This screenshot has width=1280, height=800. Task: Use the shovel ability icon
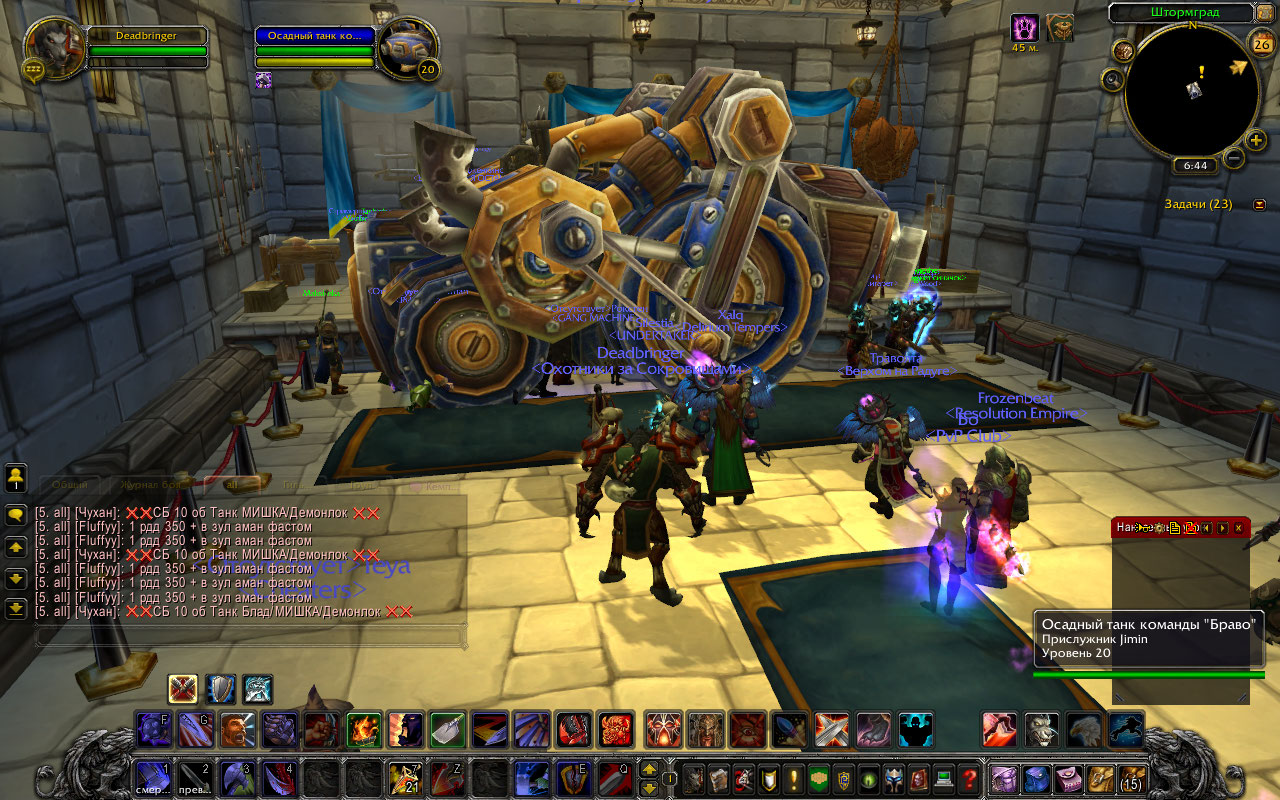pyautogui.click(x=447, y=730)
